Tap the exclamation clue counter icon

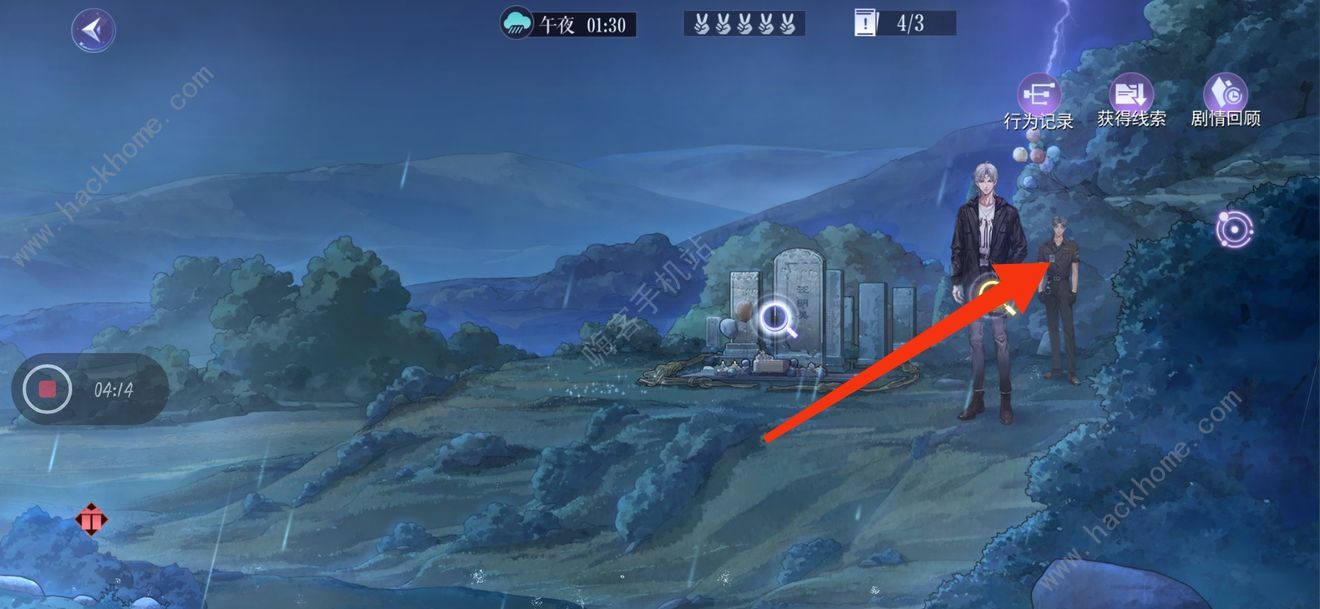point(866,23)
